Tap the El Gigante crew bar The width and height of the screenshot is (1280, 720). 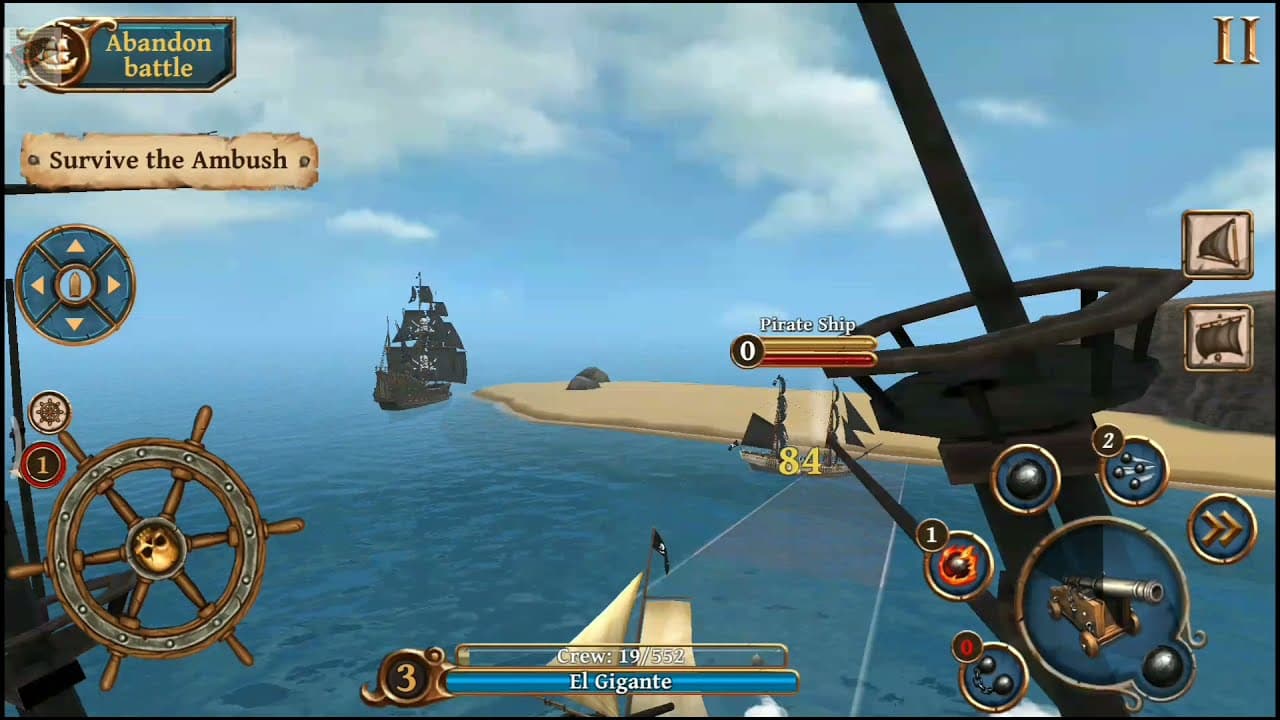coord(630,682)
